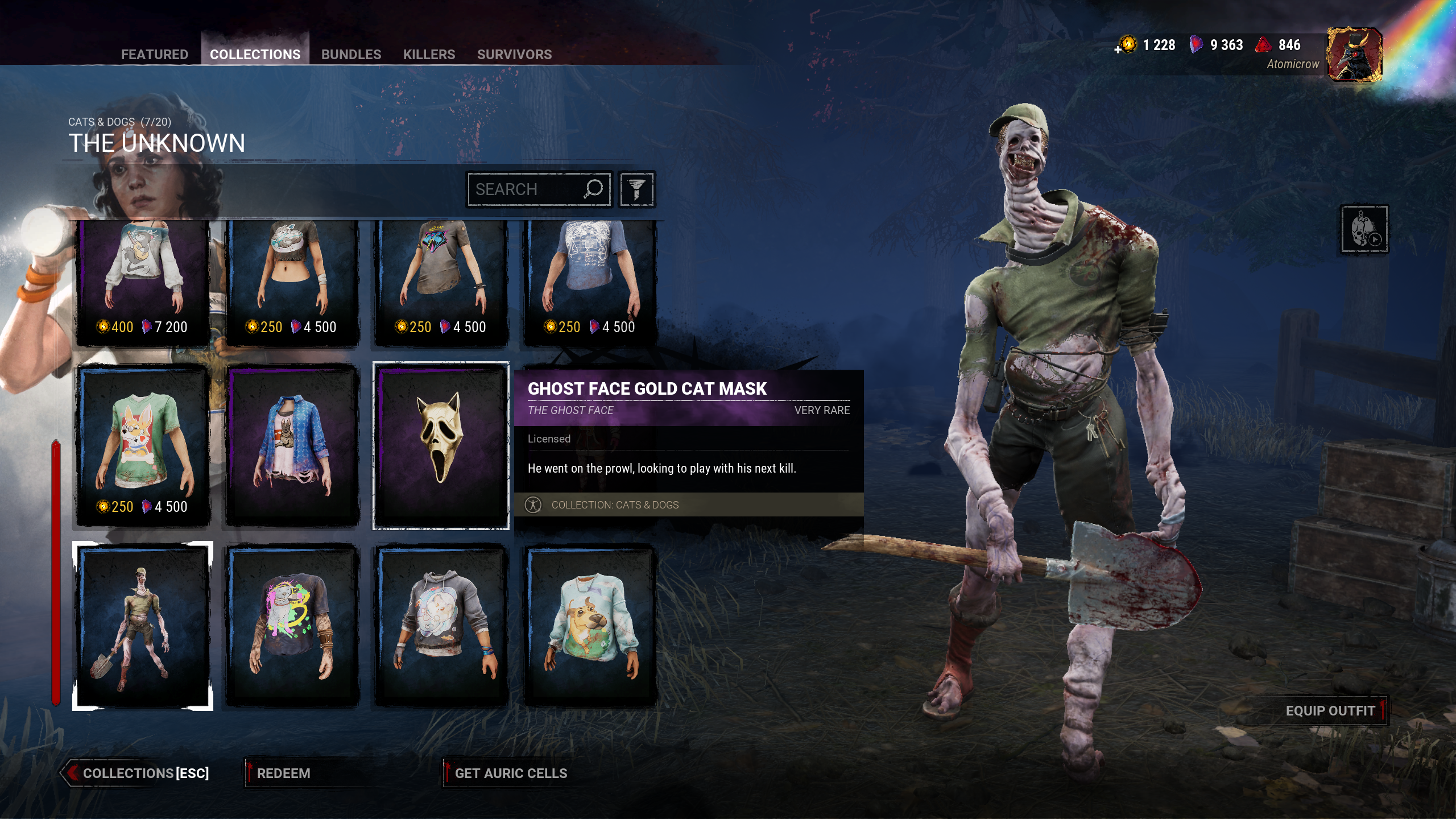
Task: Open the Killers store tab
Action: (x=429, y=54)
